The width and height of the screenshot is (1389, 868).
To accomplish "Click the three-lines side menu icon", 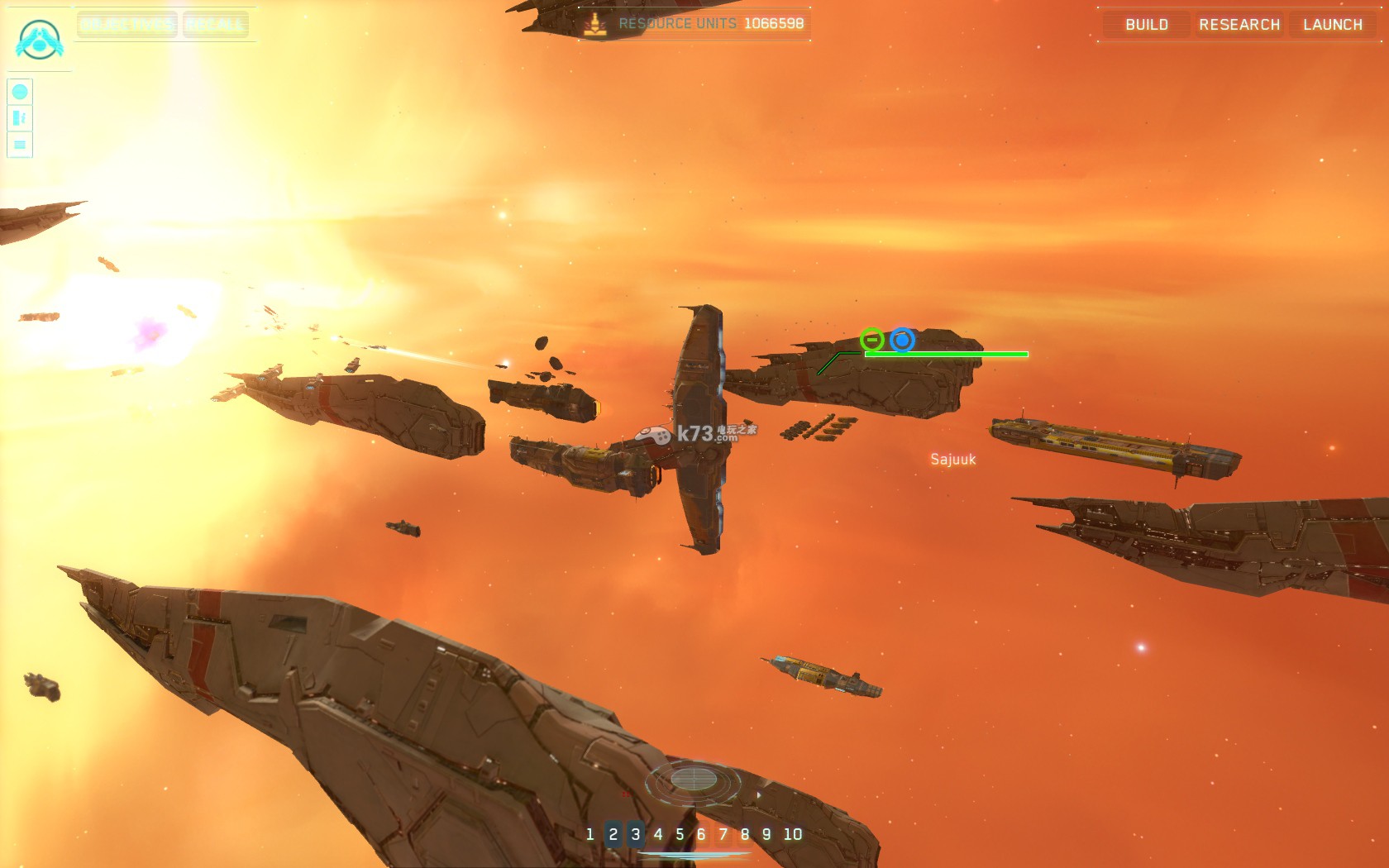I will click(x=20, y=145).
